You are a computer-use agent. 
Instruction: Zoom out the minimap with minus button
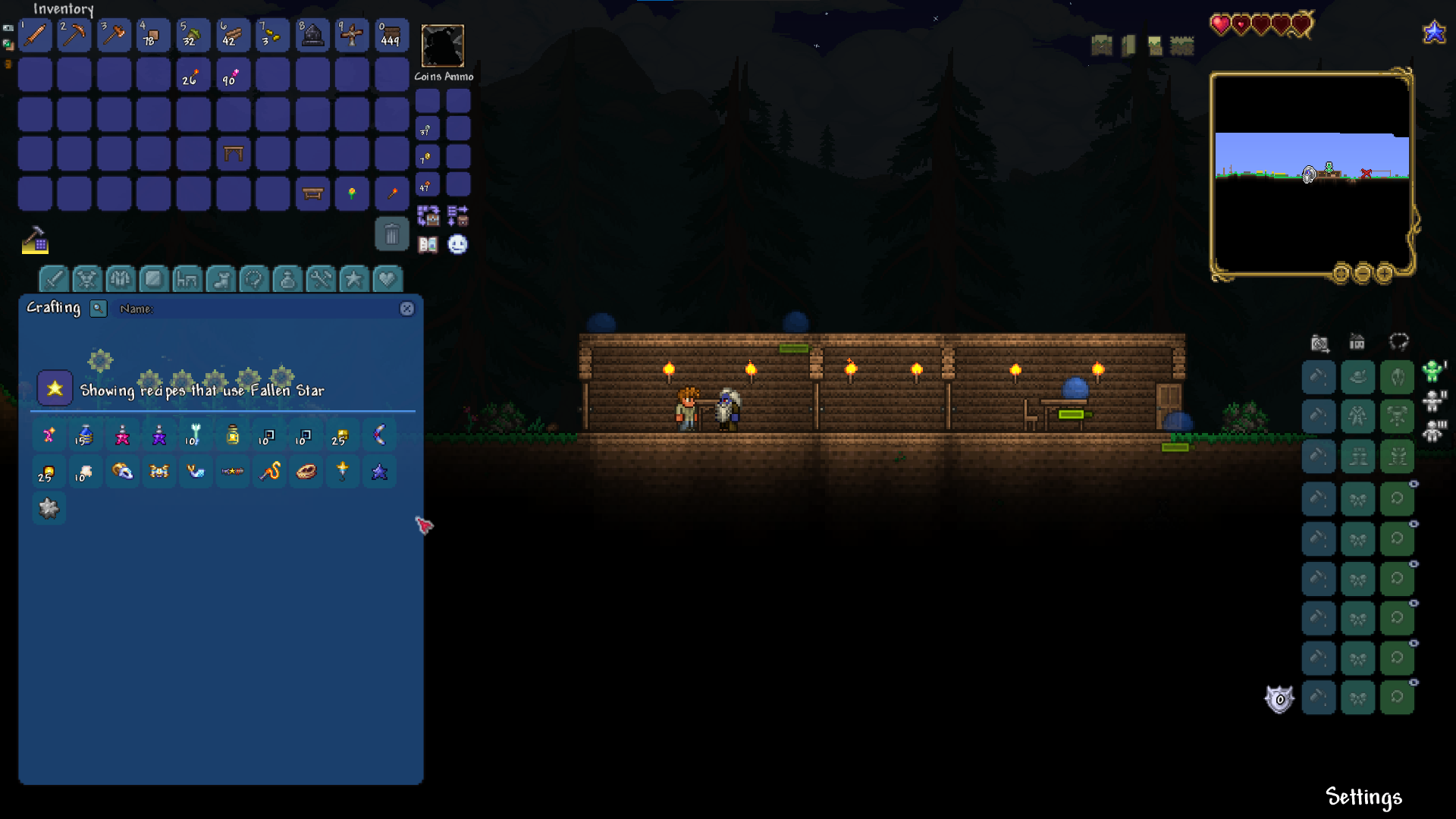point(1363,273)
